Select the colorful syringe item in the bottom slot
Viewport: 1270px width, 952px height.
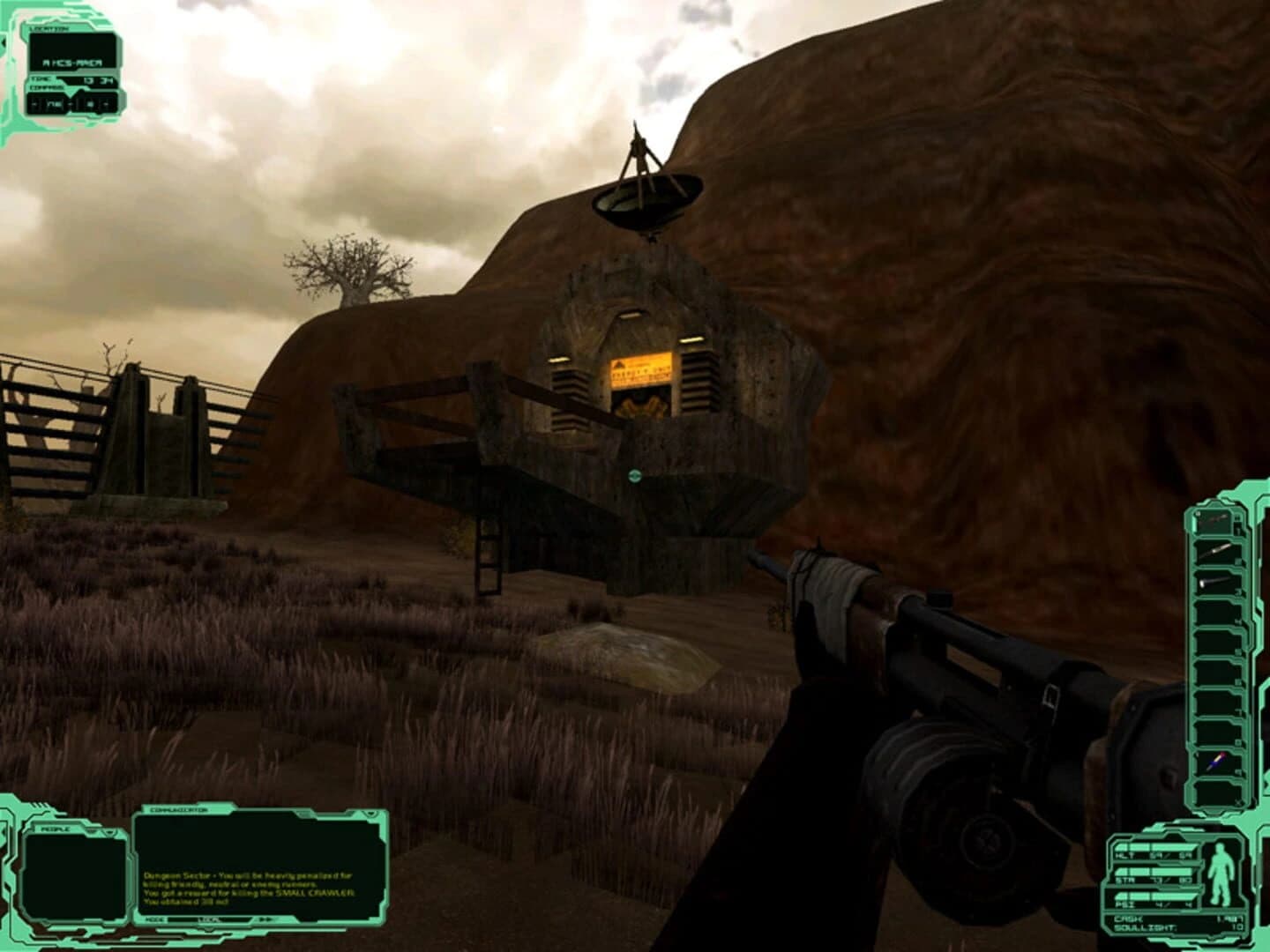pyautogui.click(x=1214, y=761)
